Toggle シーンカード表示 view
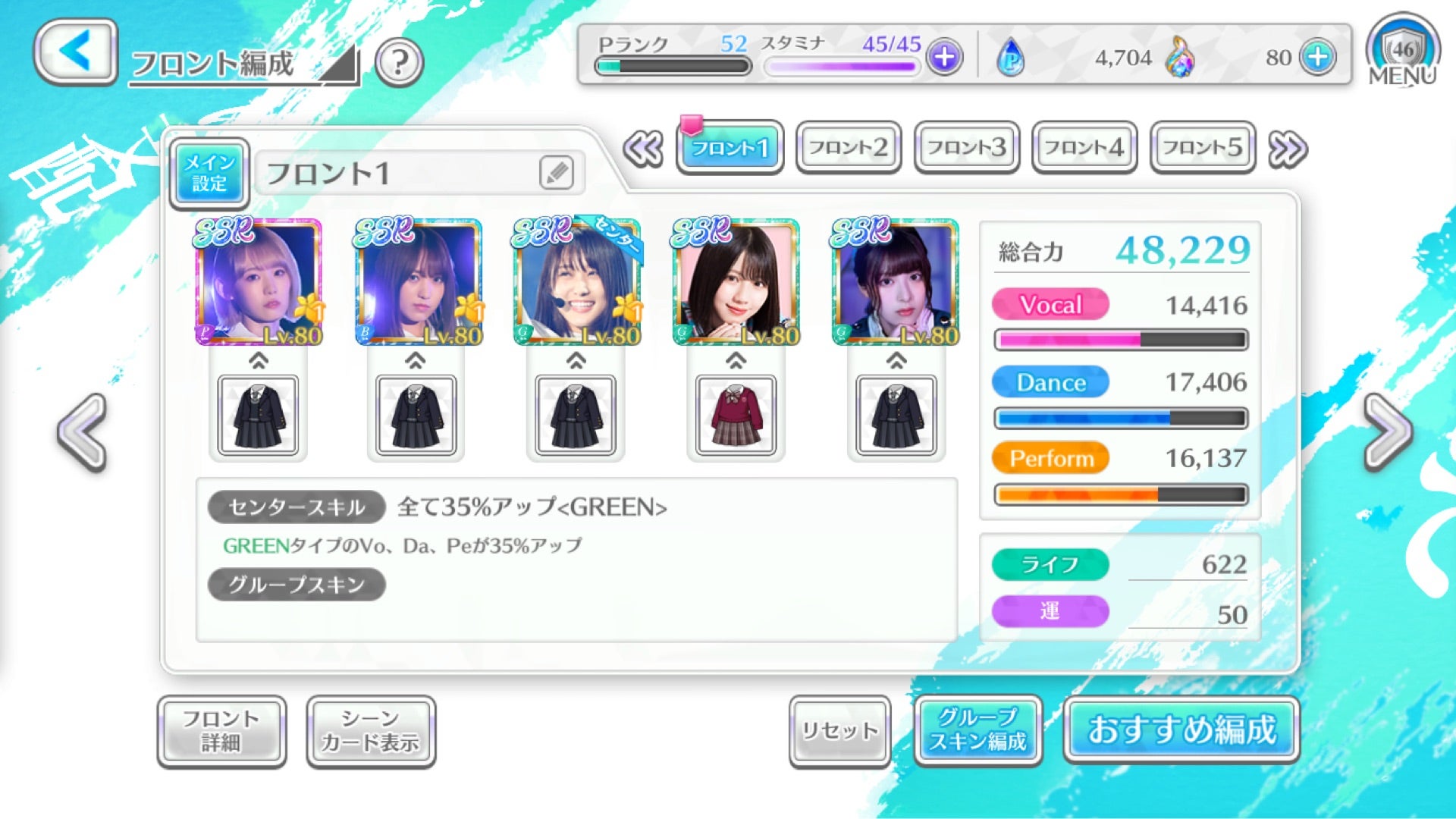This screenshot has height=819, width=1456. click(371, 731)
